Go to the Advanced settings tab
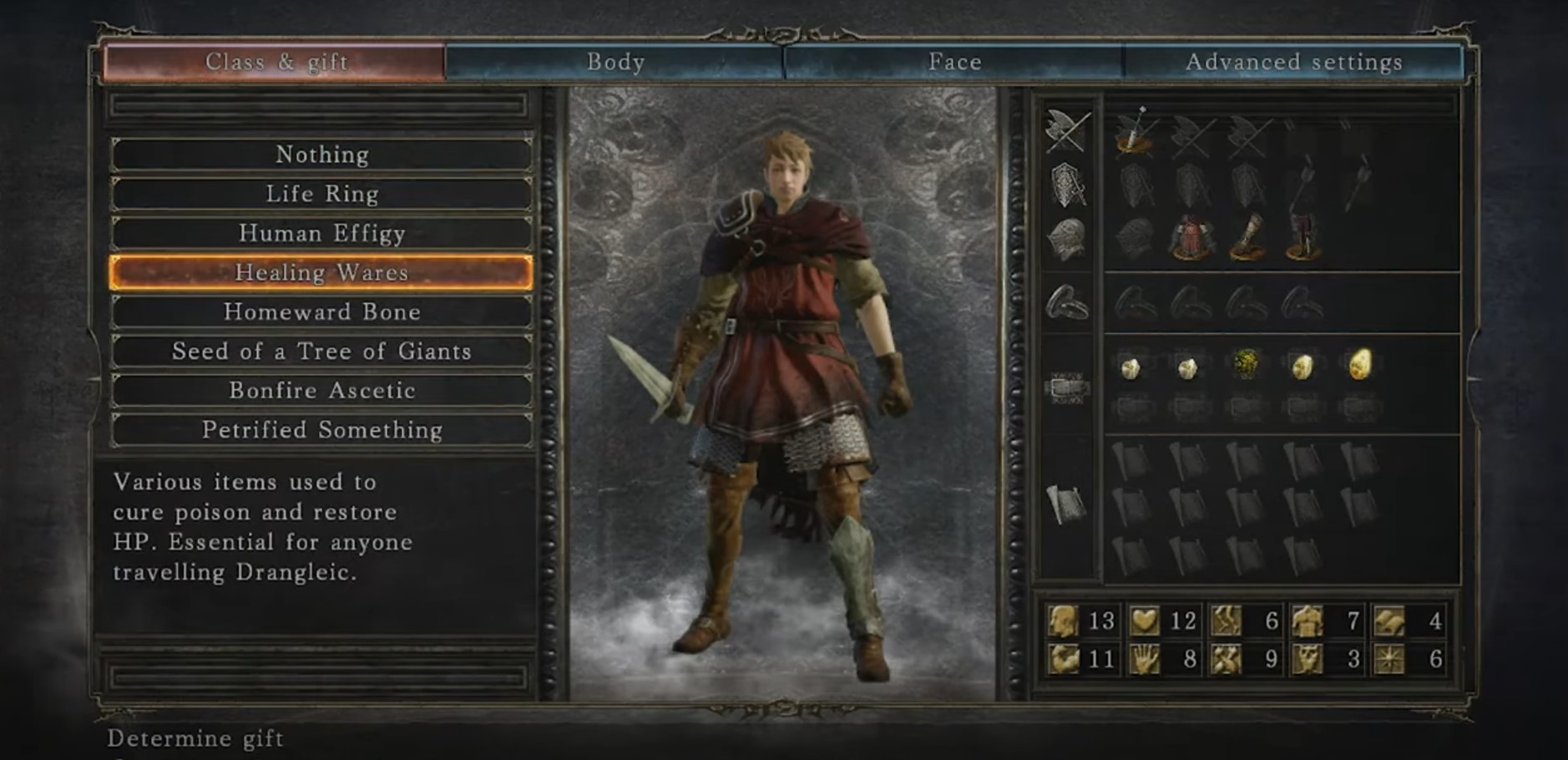This screenshot has width=1568, height=760. (x=1293, y=62)
